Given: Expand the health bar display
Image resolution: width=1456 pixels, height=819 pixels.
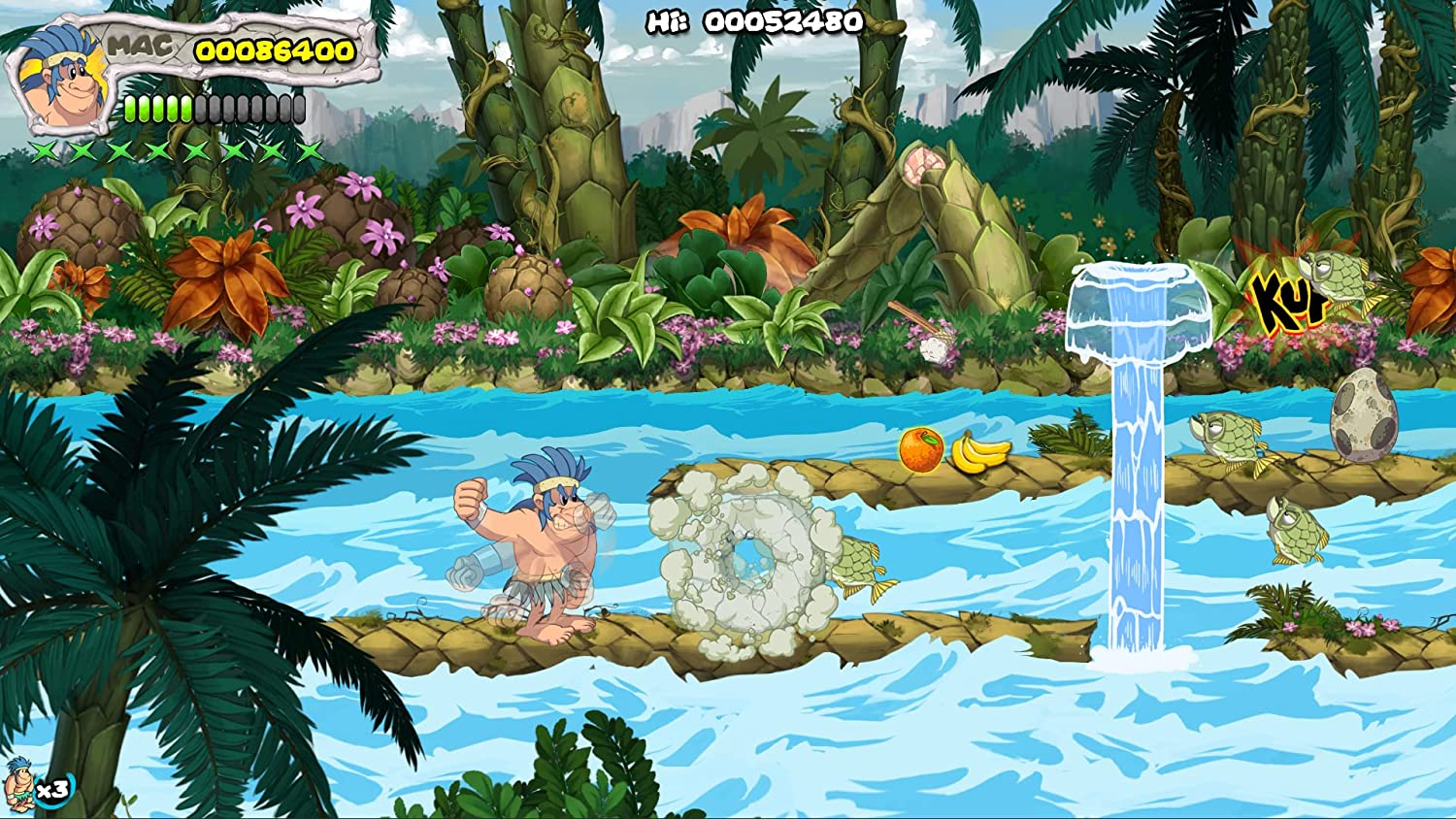Looking at the screenshot, I should (214, 107).
